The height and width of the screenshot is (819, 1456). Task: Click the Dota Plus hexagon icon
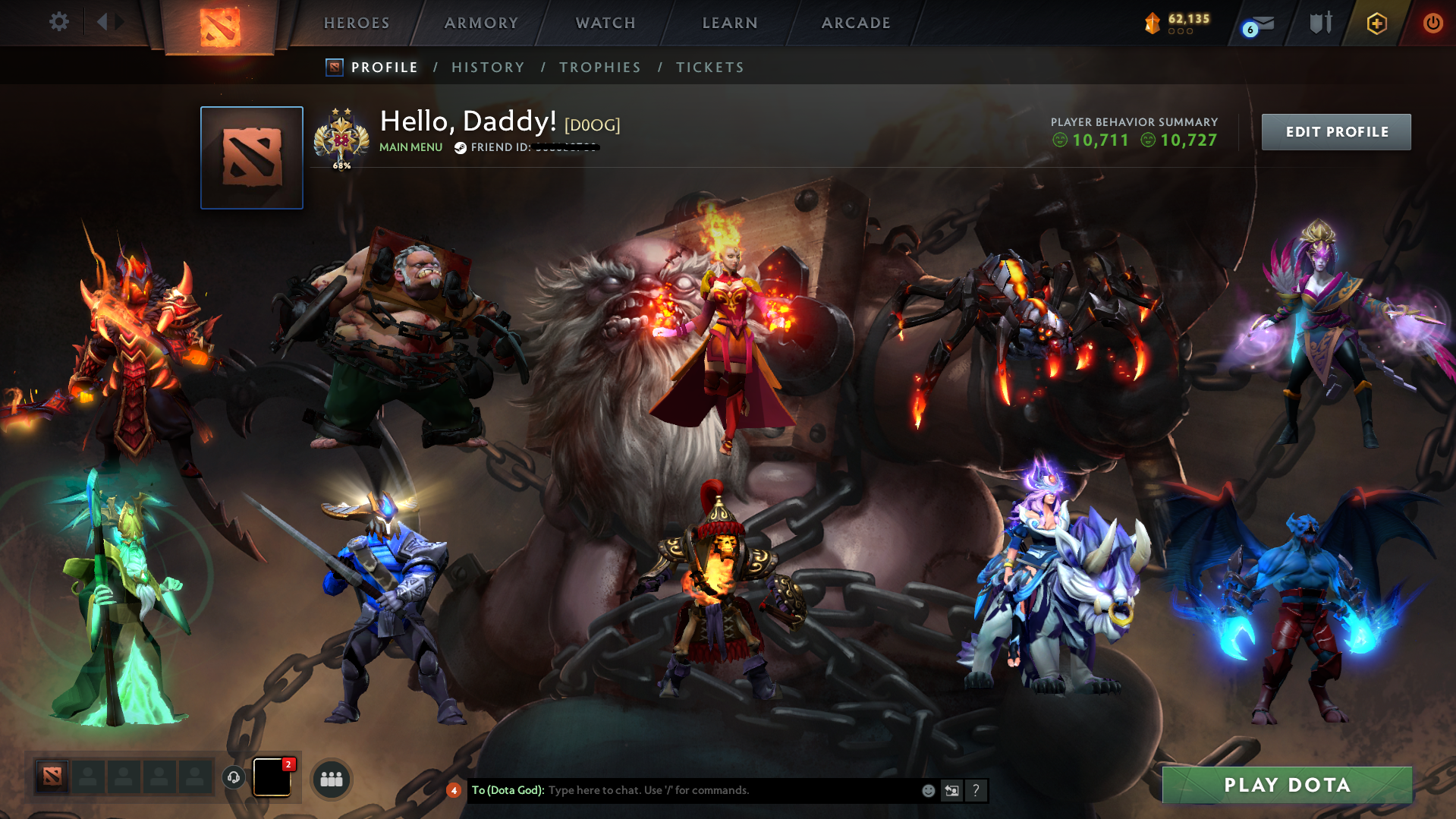[x=1376, y=23]
